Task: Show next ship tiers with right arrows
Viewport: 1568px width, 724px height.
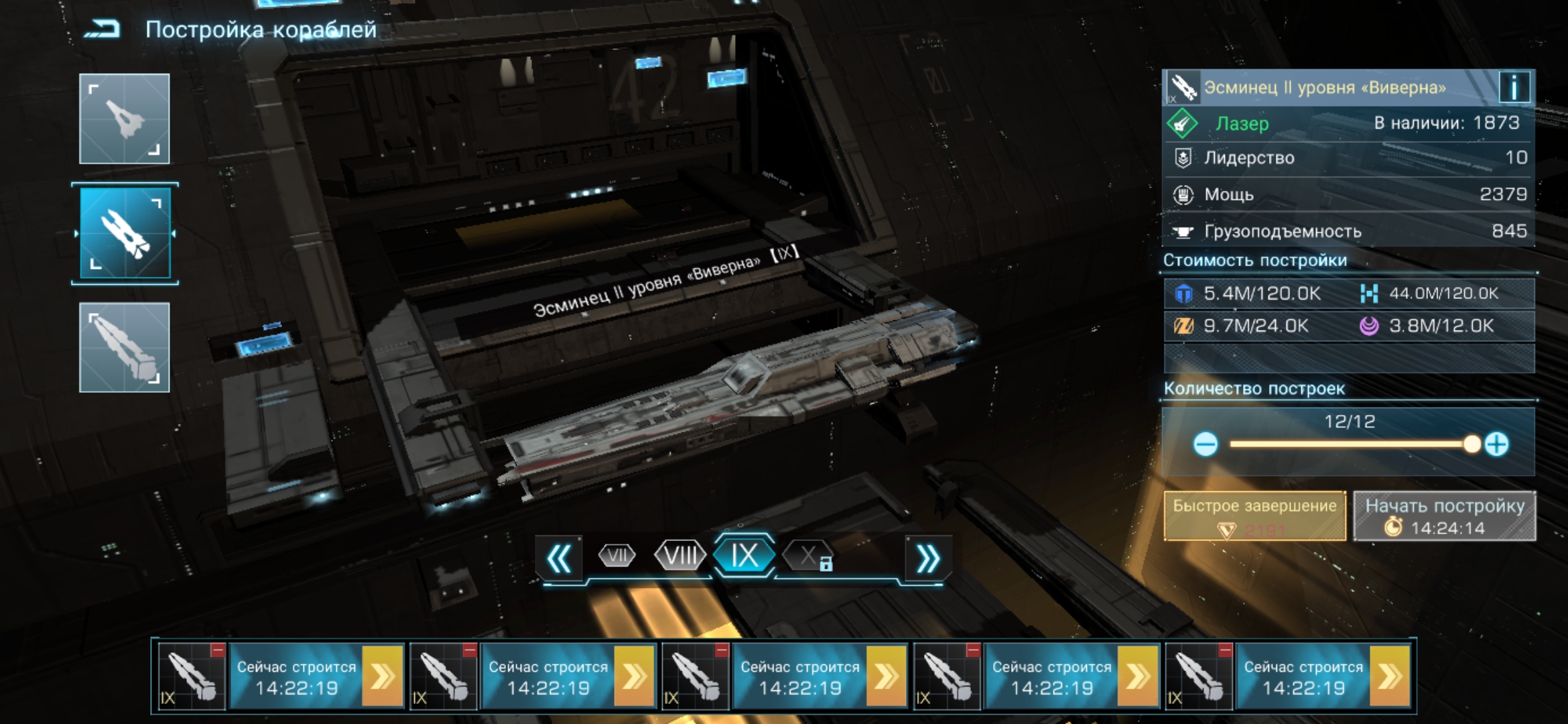Action: pos(928,558)
